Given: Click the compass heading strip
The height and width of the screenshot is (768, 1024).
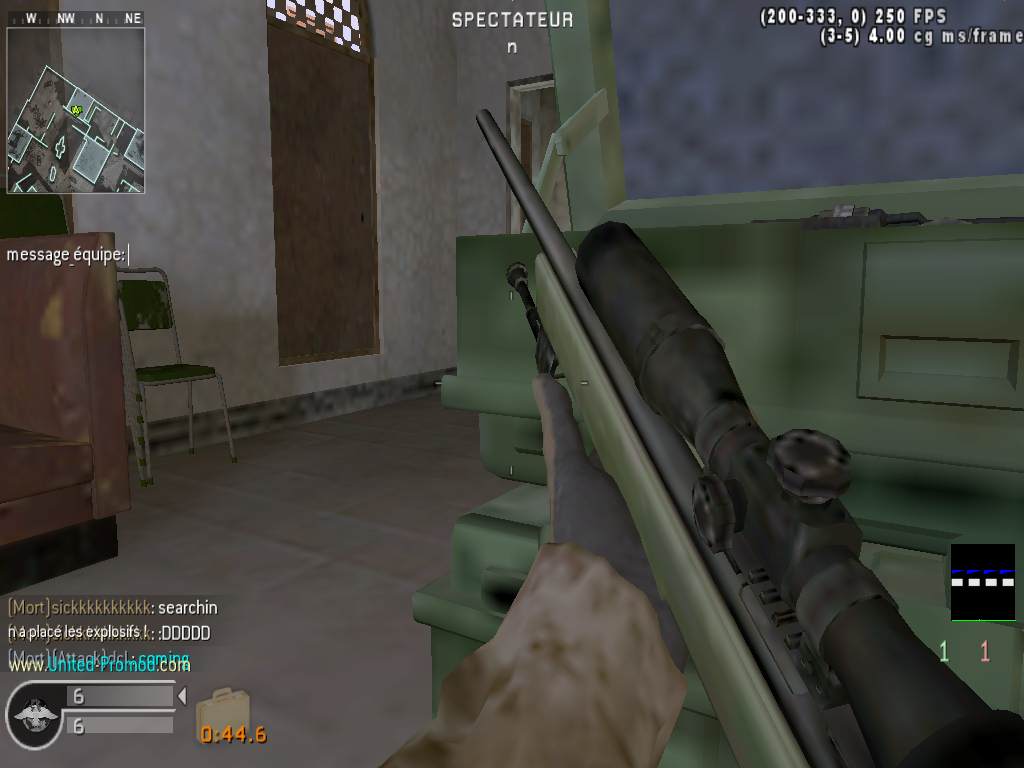Looking at the screenshot, I should (76, 18).
